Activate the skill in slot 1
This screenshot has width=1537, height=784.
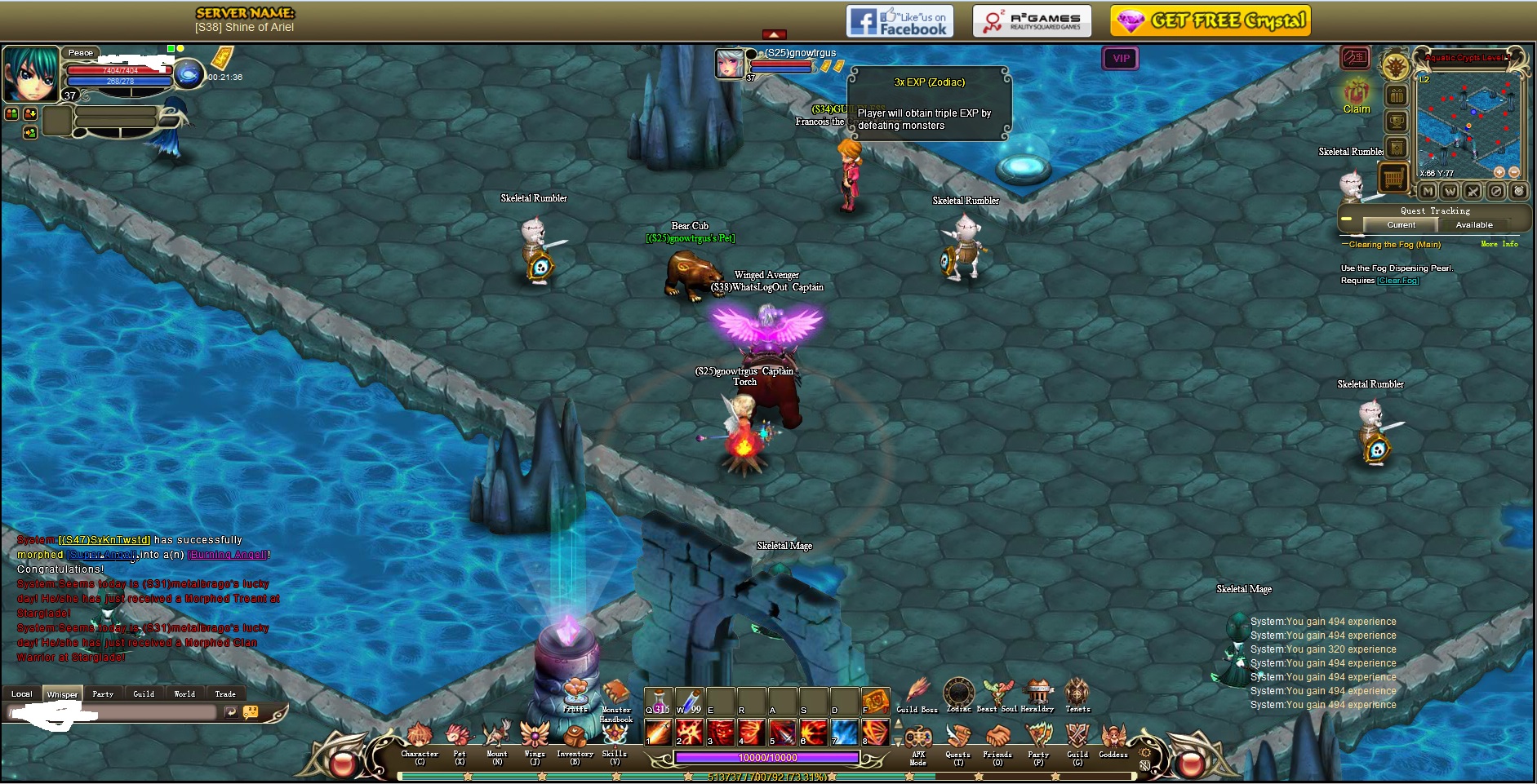659,732
